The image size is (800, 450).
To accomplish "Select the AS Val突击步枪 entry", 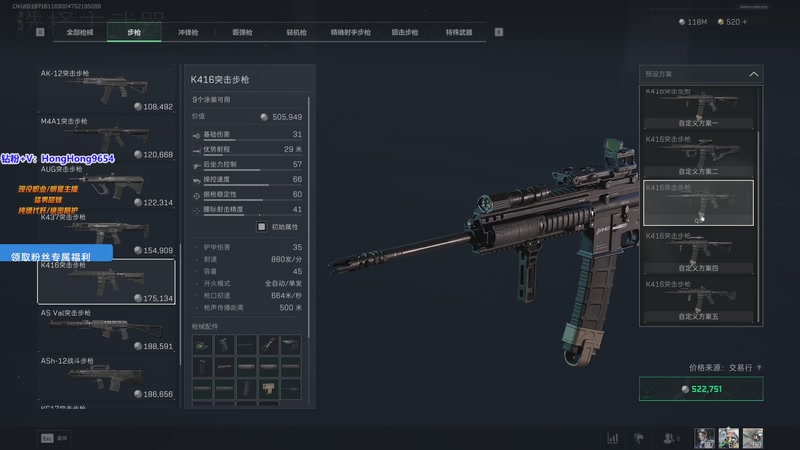I will [x=106, y=331].
